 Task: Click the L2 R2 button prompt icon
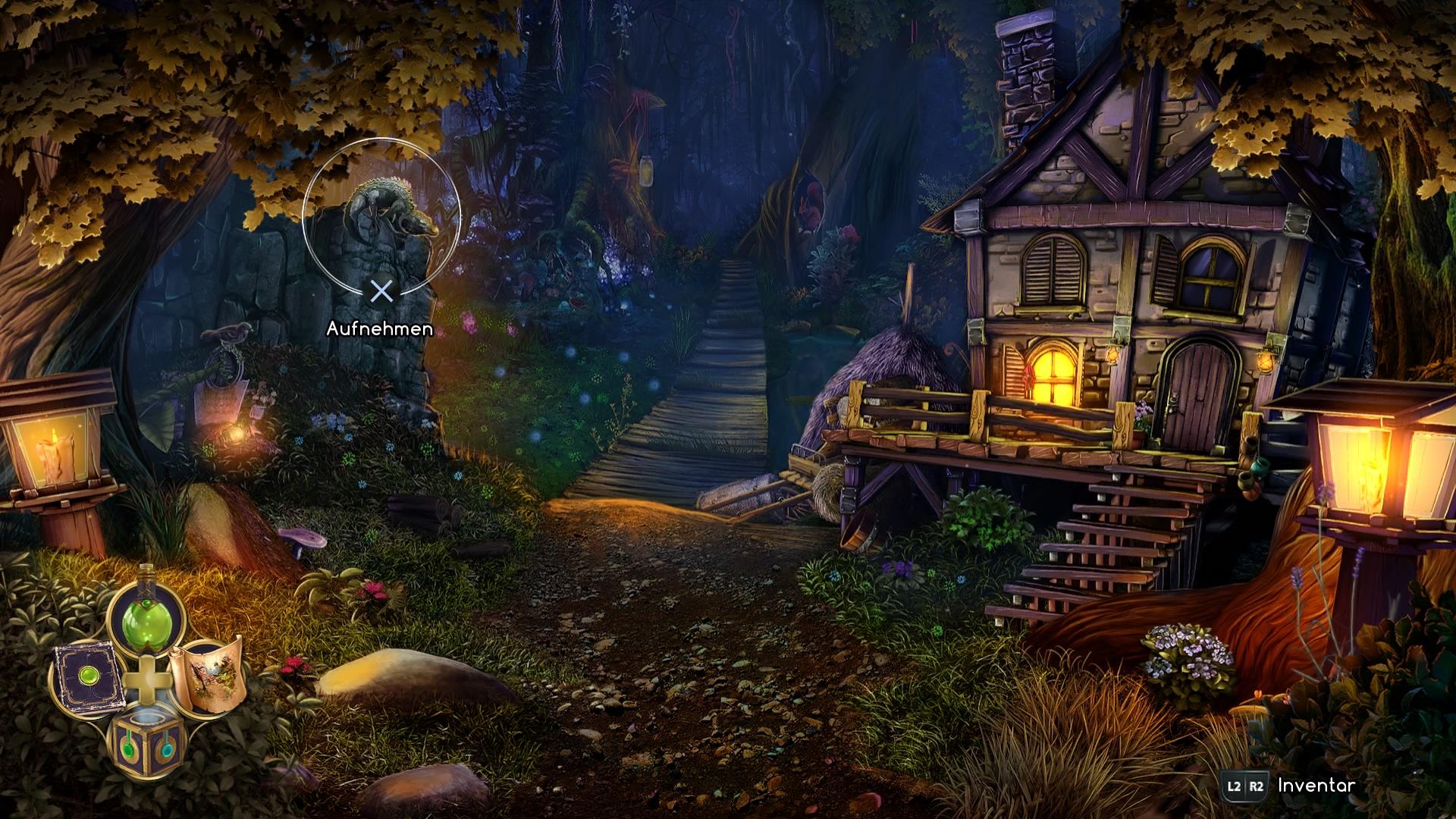tap(1245, 786)
